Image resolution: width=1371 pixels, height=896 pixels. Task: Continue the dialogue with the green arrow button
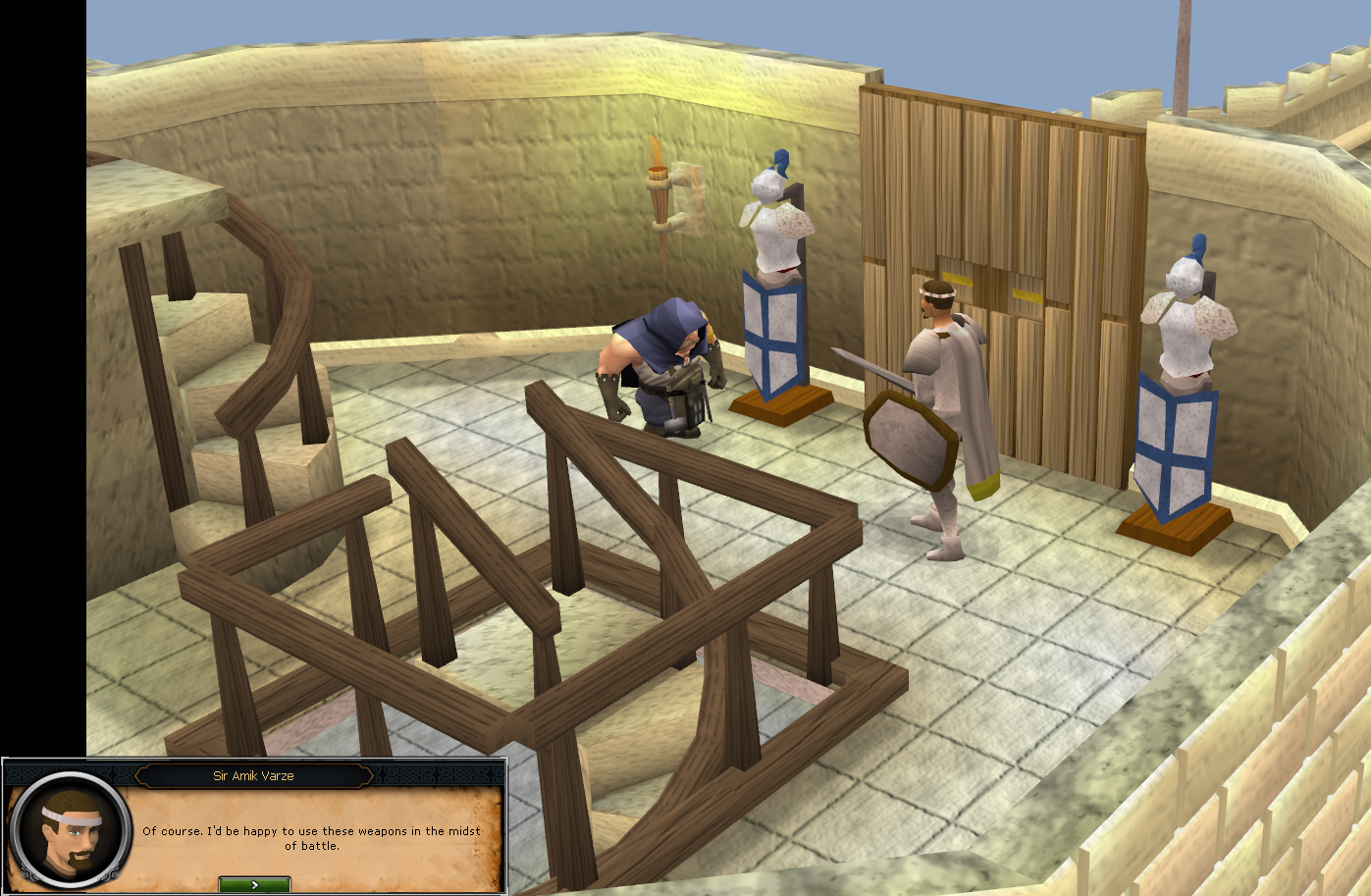click(x=254, y=884)
